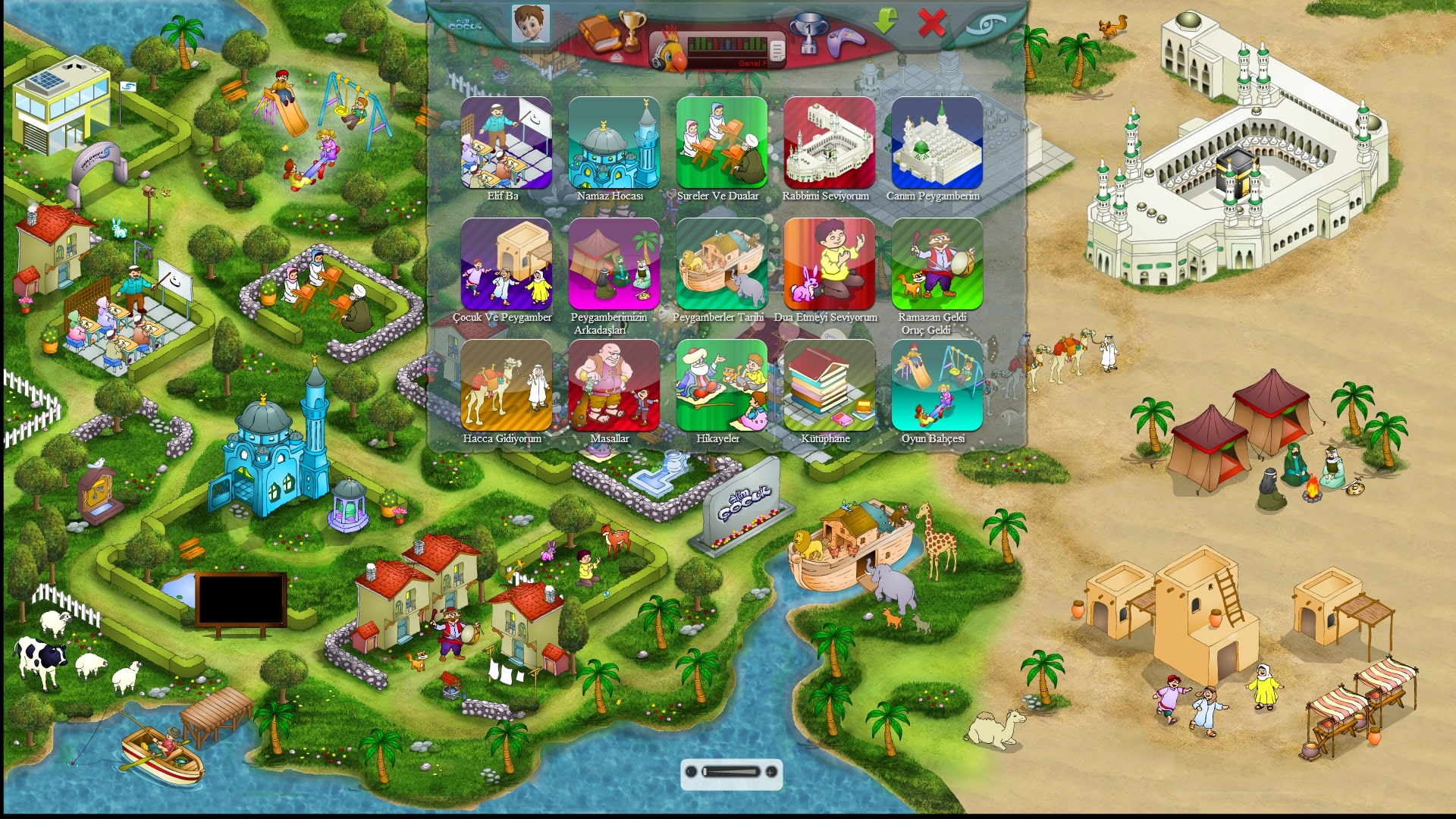Screen dimensions: 1456x819
Task: Open Sureler Ve Dualar section
Action: tap(721, 143)
